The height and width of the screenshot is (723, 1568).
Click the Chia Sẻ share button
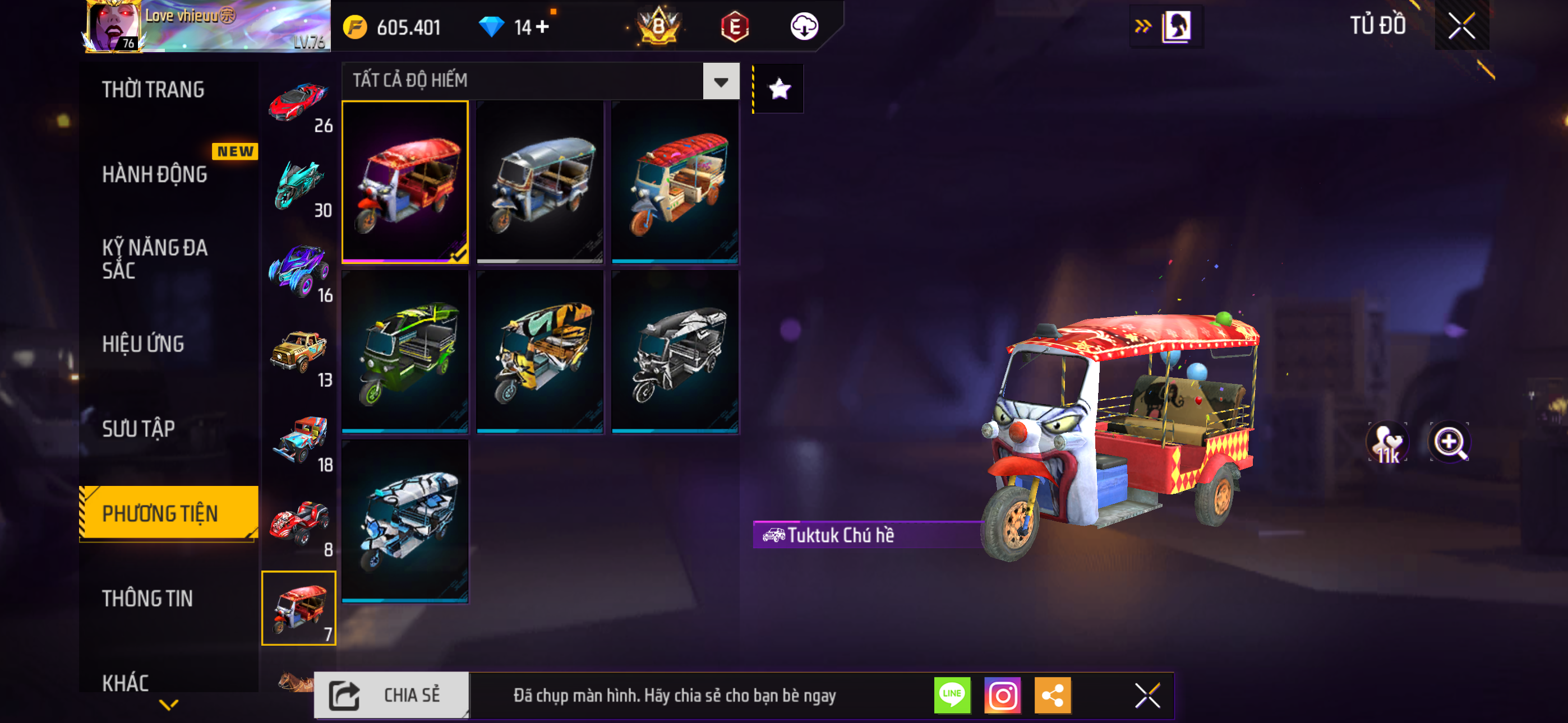(x=391, y=695)
